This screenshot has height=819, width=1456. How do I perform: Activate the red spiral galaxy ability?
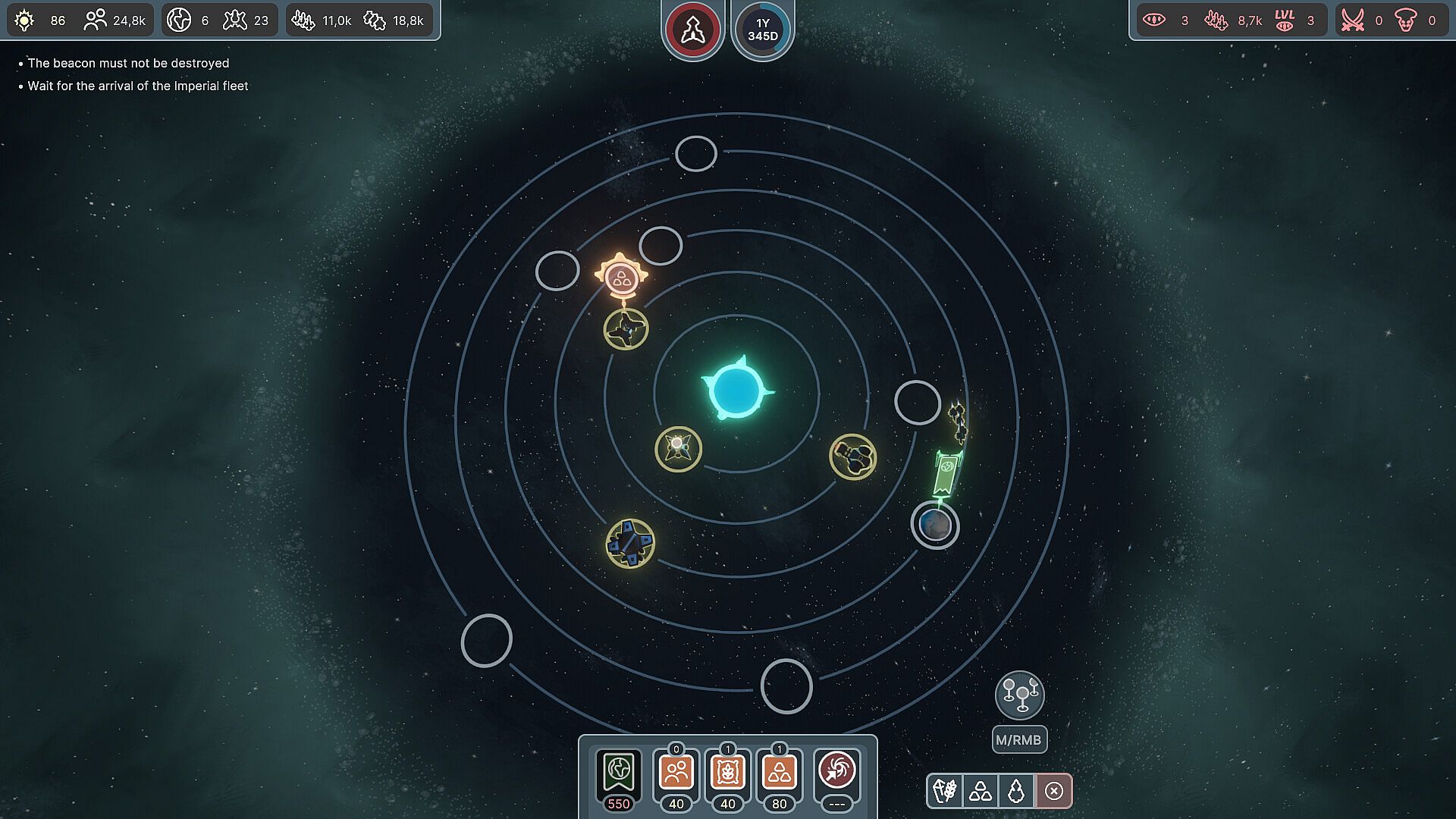point(836,772)
